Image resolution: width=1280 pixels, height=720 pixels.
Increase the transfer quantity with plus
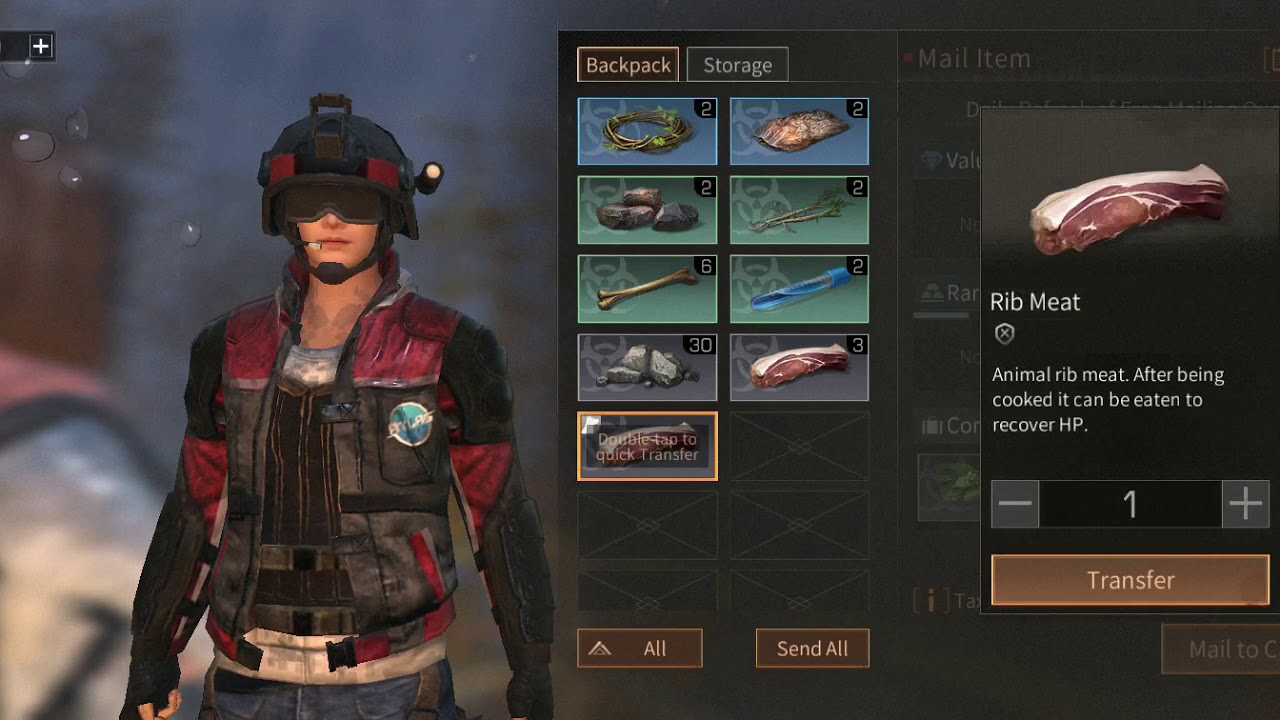[x=1245, y=504]
